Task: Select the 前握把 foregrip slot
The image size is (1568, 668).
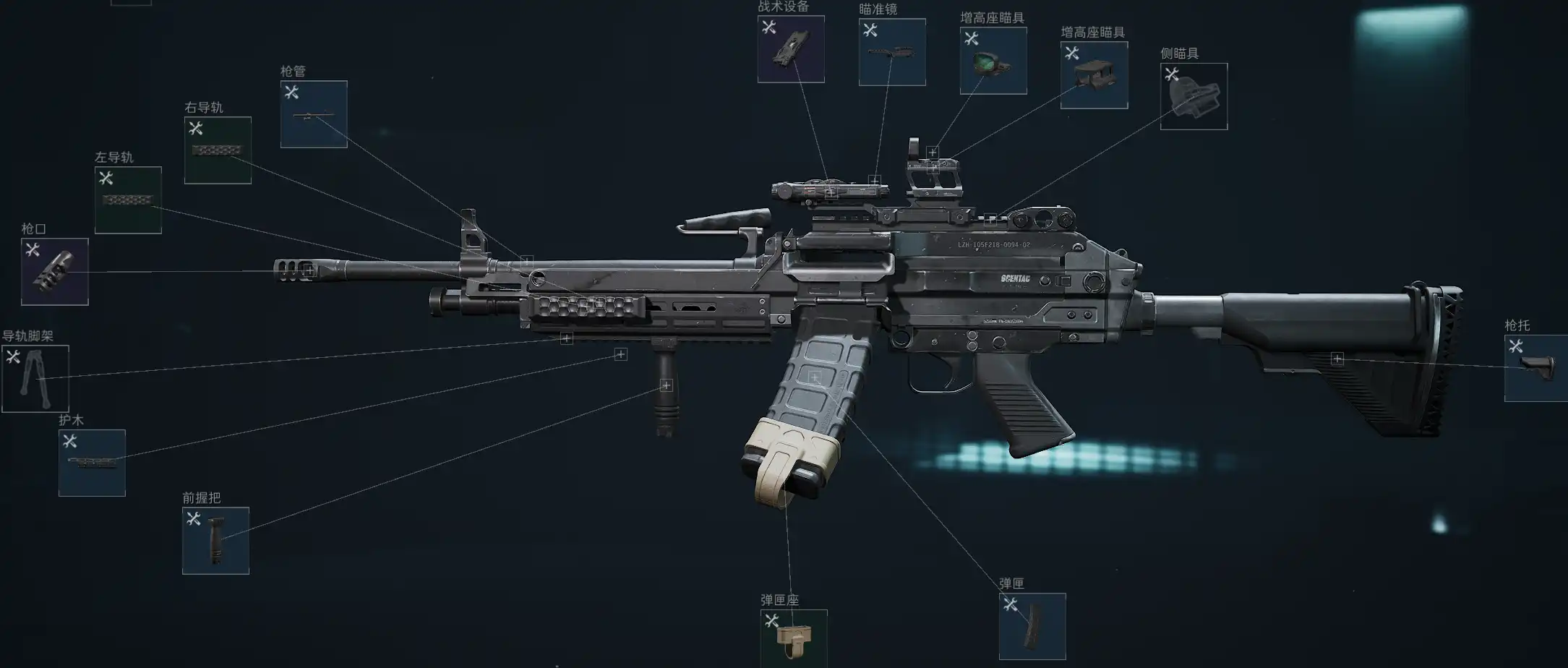Action: coord(215,541)
